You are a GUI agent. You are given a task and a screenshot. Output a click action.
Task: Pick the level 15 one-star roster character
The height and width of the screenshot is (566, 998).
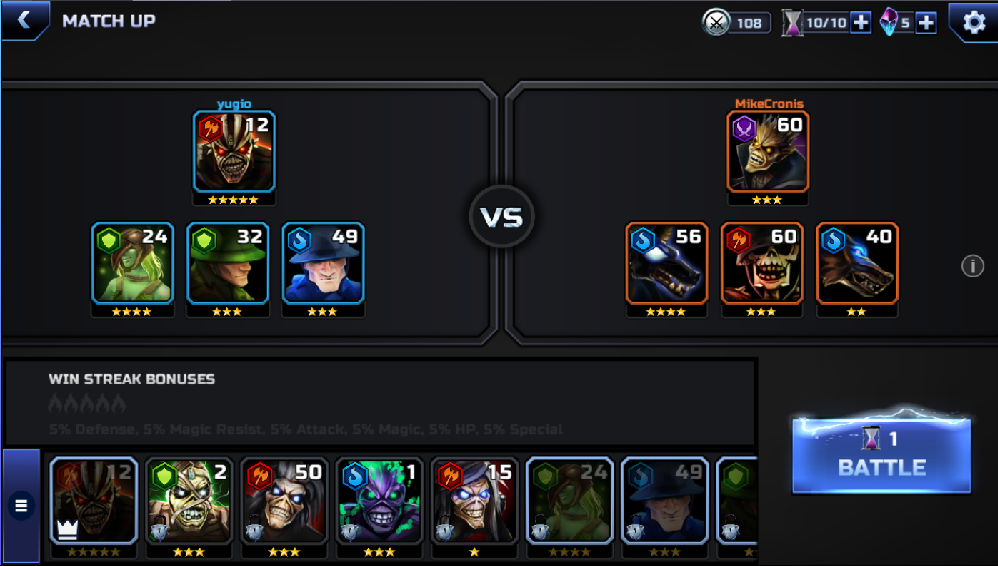click(475, 501)
